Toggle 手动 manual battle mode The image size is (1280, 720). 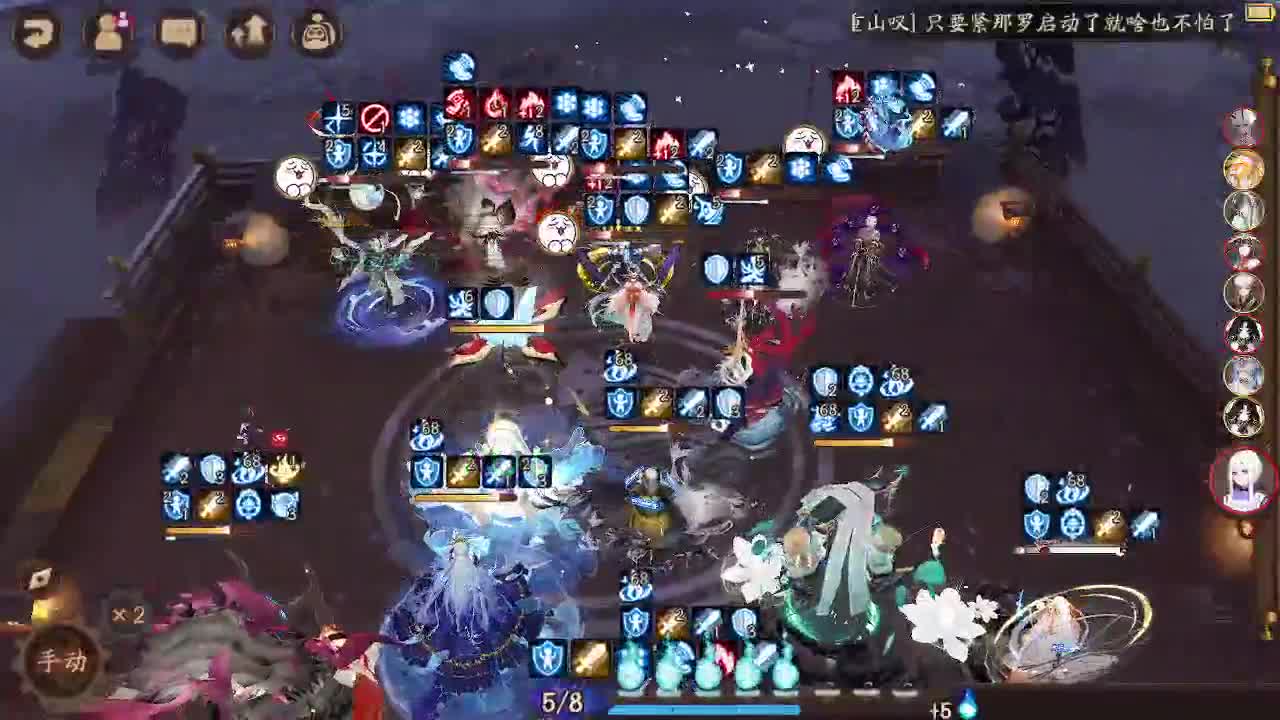point(60,661)
